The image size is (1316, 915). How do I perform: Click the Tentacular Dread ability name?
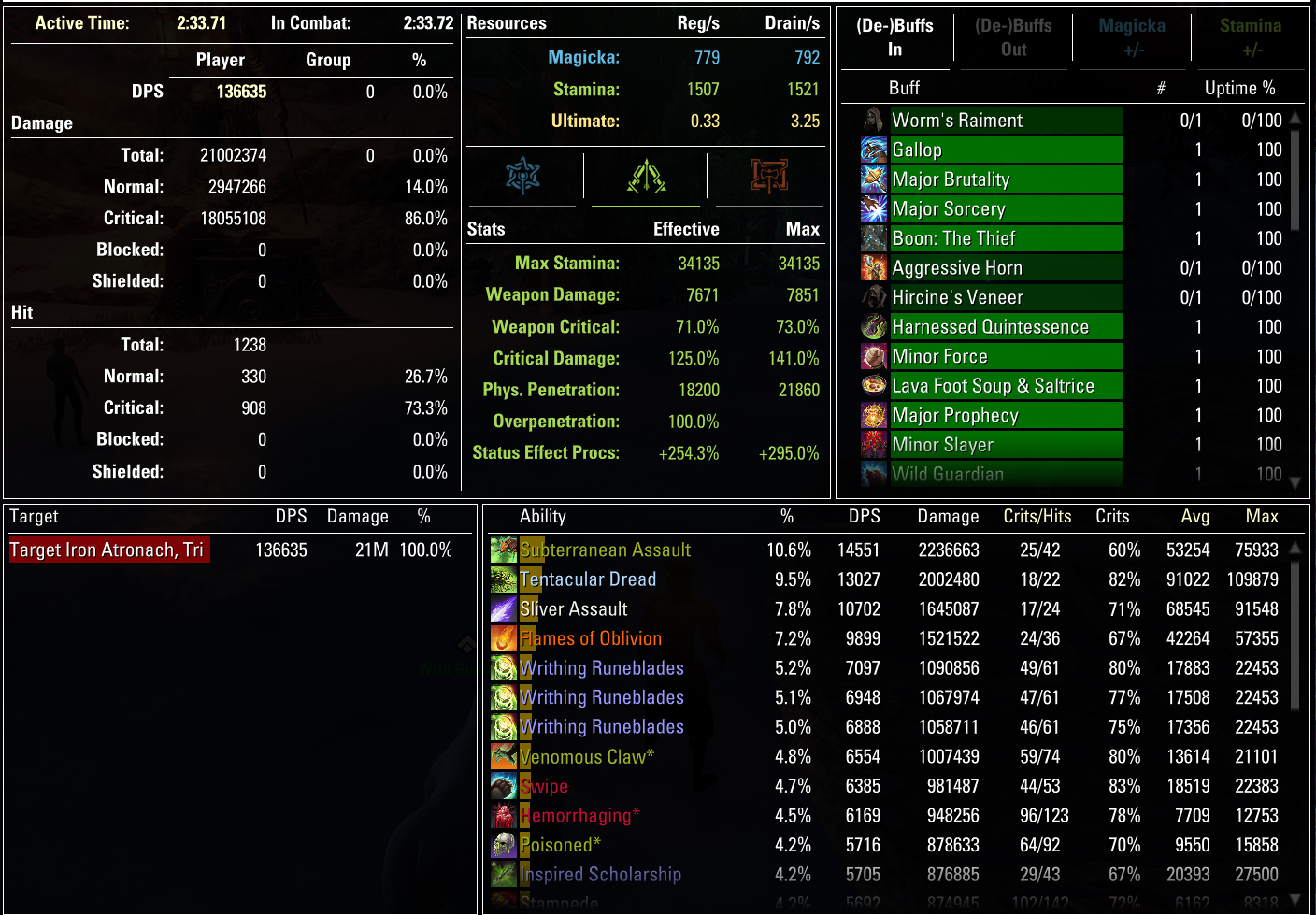[x=589, y=579]
